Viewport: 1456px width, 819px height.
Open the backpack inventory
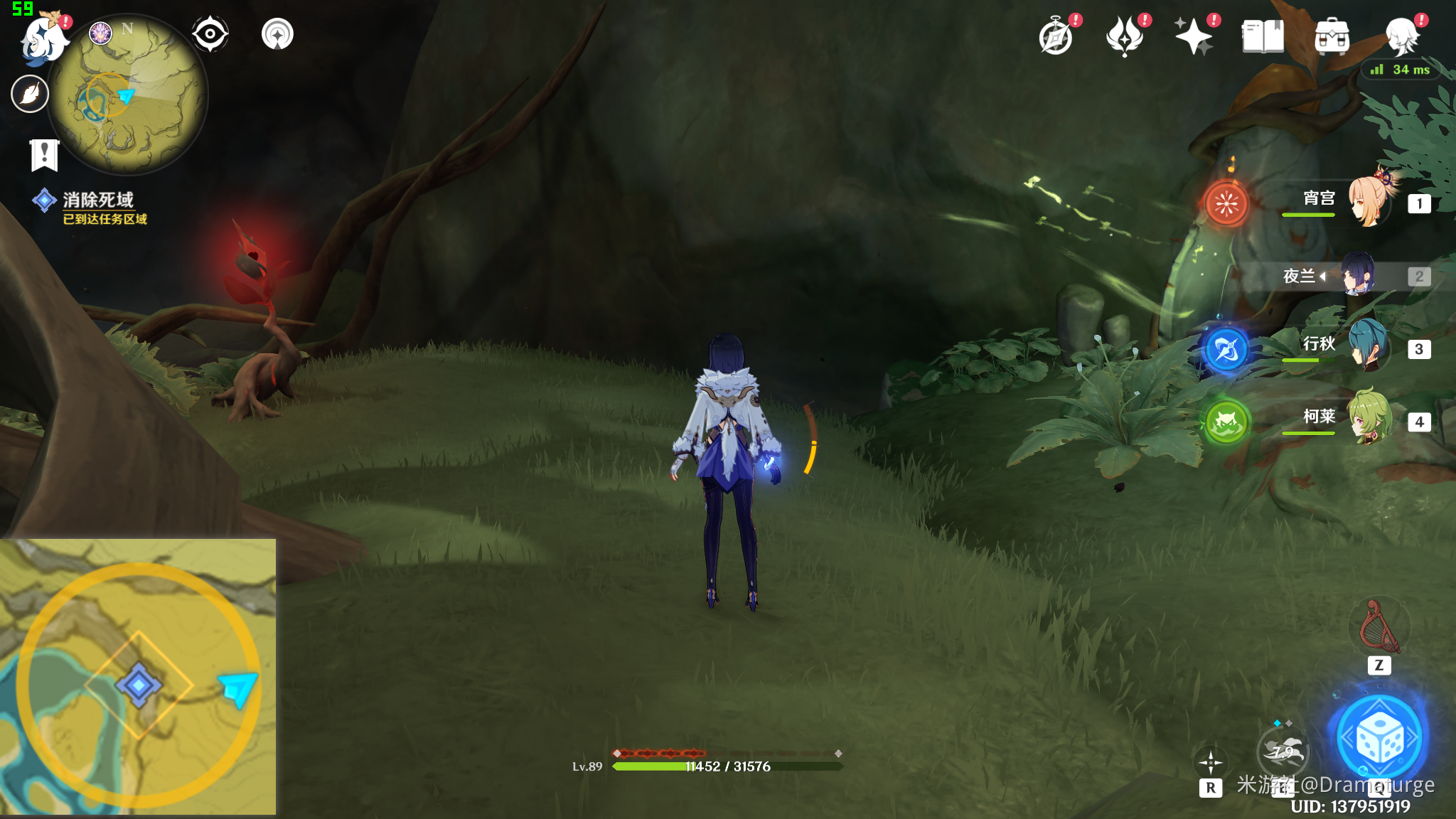(x=1332, y=37)
